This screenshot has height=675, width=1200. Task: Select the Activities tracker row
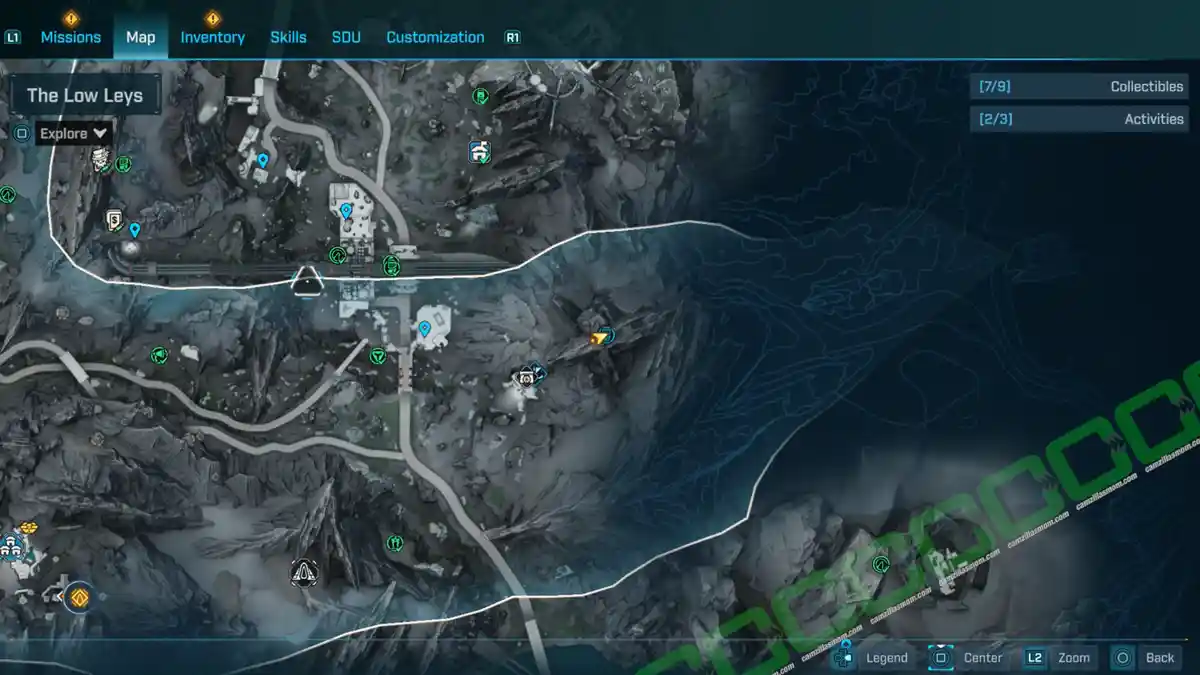point(1079,119)
